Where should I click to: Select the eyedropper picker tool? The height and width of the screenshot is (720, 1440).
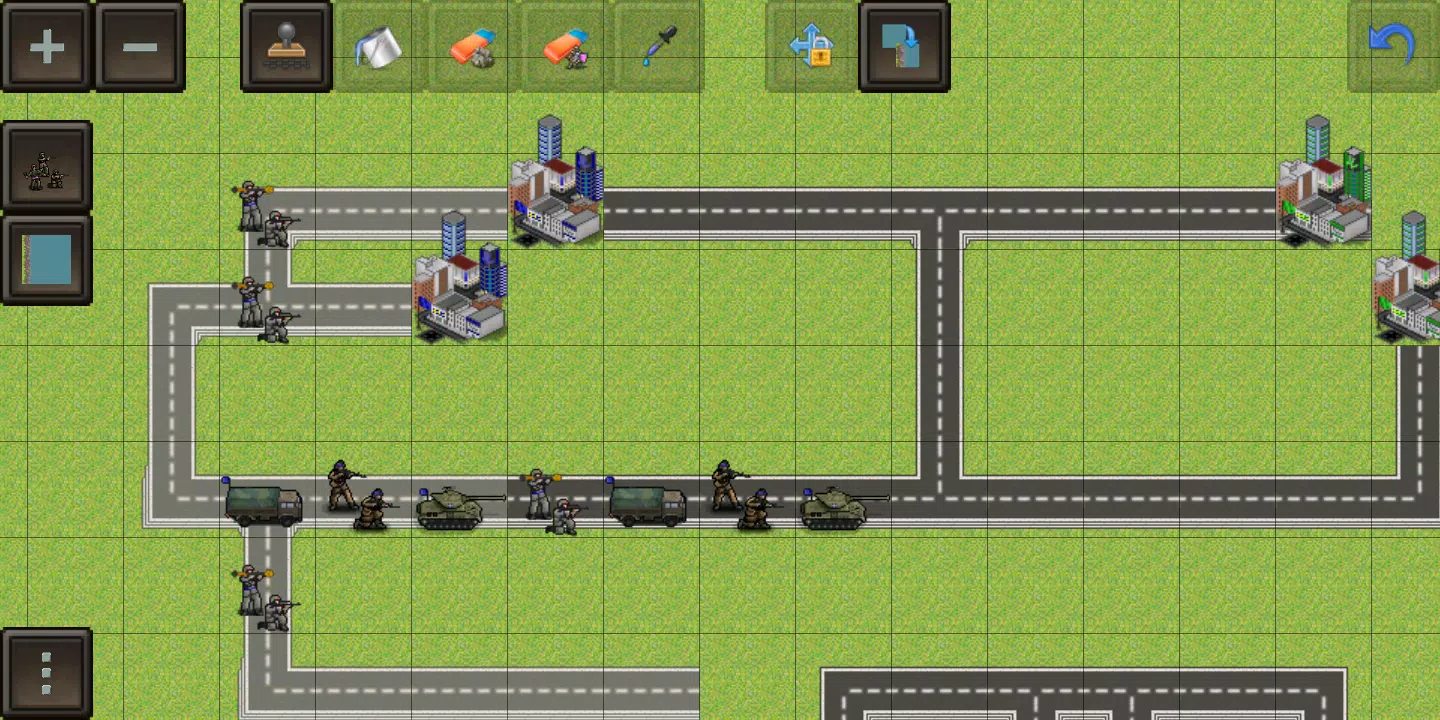pyautogui.click(x=656, y=45)
